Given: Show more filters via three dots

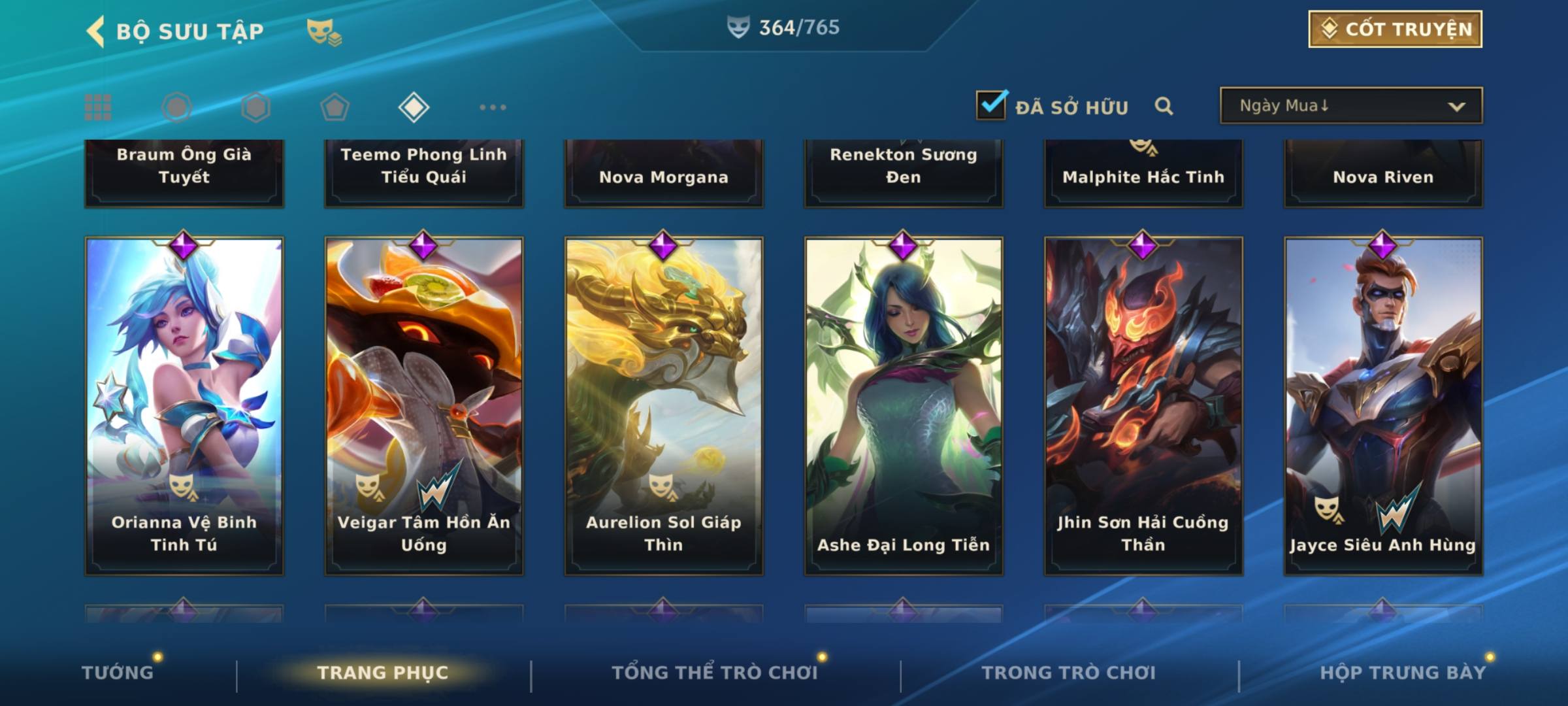Looking at the screenshot, I should pos(493,107).
